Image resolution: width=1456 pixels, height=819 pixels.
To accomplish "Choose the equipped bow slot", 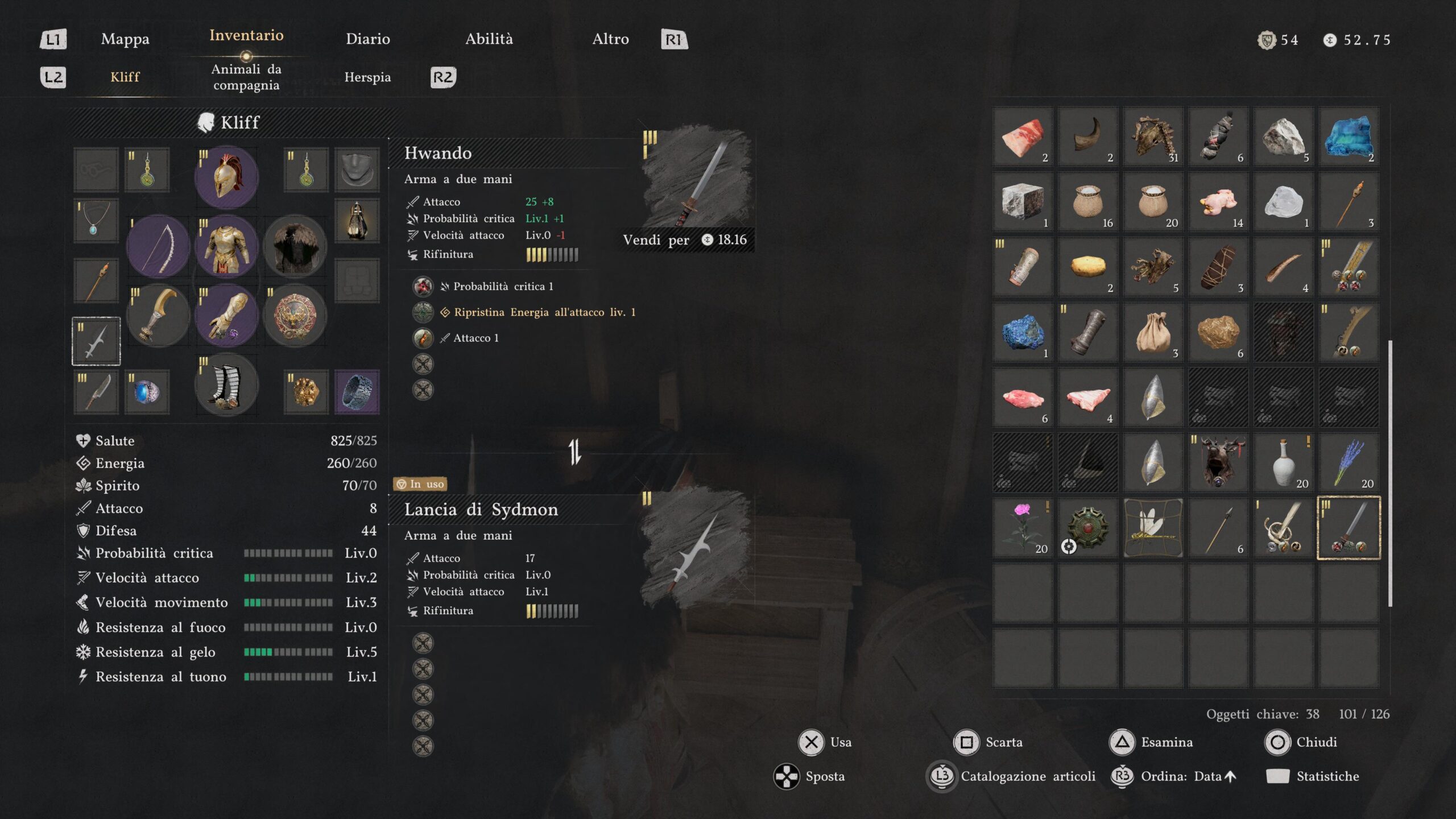I will [158, 247].
